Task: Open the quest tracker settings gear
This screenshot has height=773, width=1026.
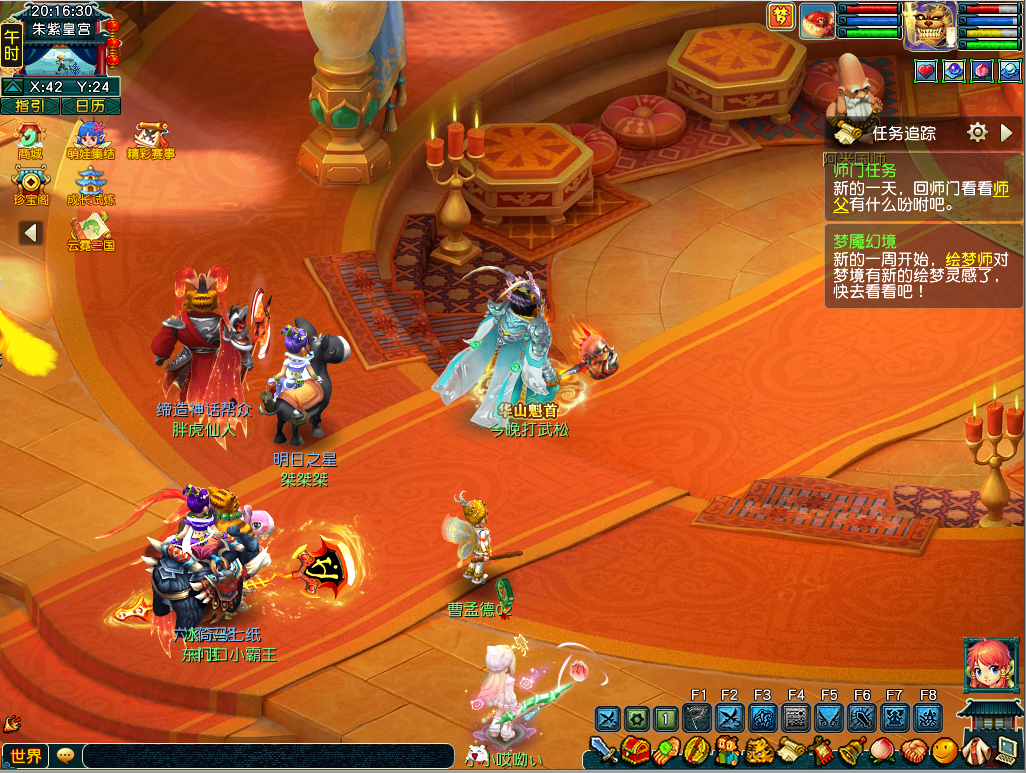Action: tap(977, 132)
